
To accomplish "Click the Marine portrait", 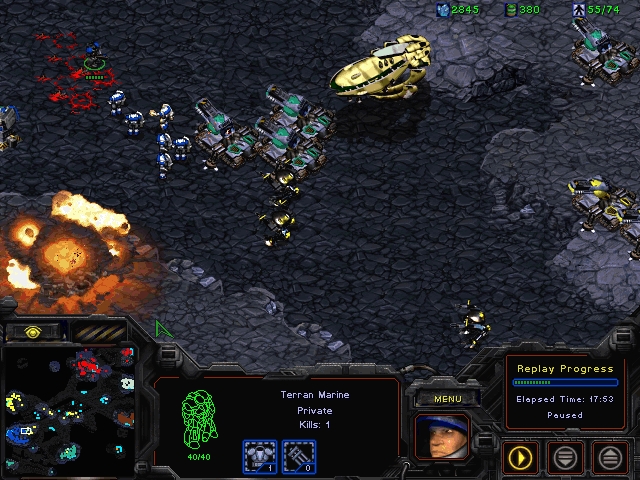I will (441, 437).
